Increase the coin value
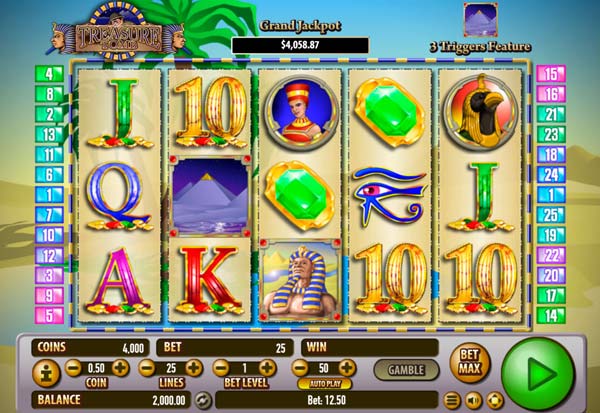Viewport: 600px width, 413px height. point(121,369)
